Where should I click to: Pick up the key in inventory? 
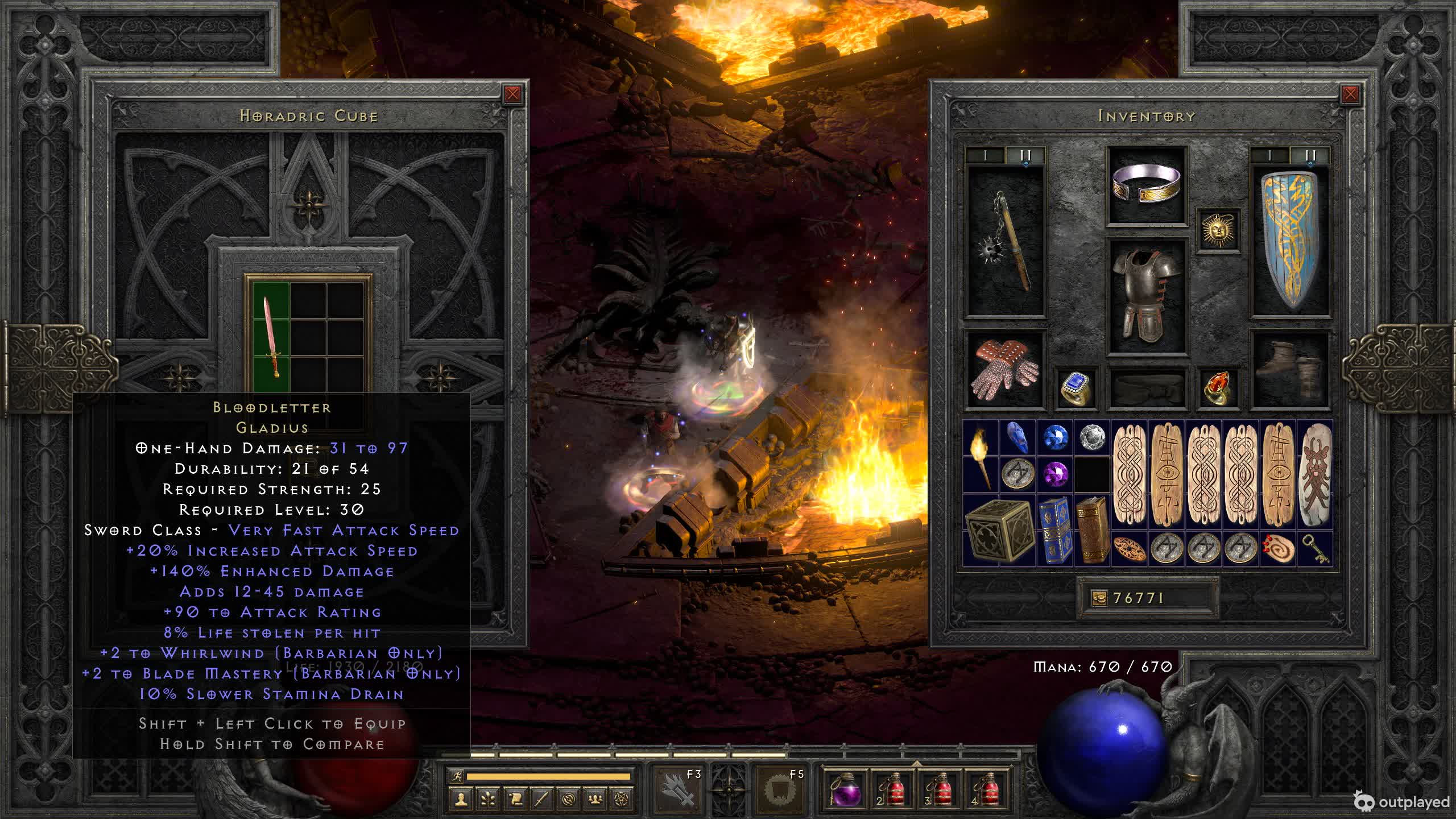(x=1315, y=548)
